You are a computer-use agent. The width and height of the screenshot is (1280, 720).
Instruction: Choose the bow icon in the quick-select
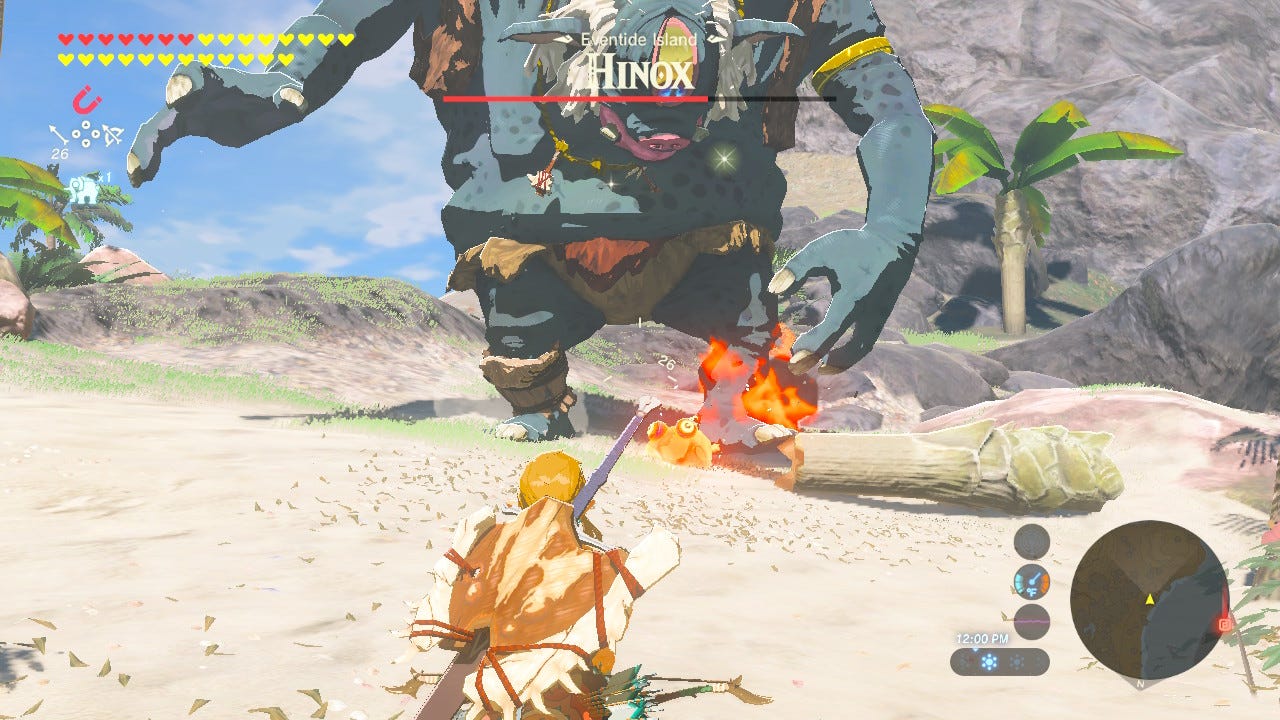click(x=113, y=134)
